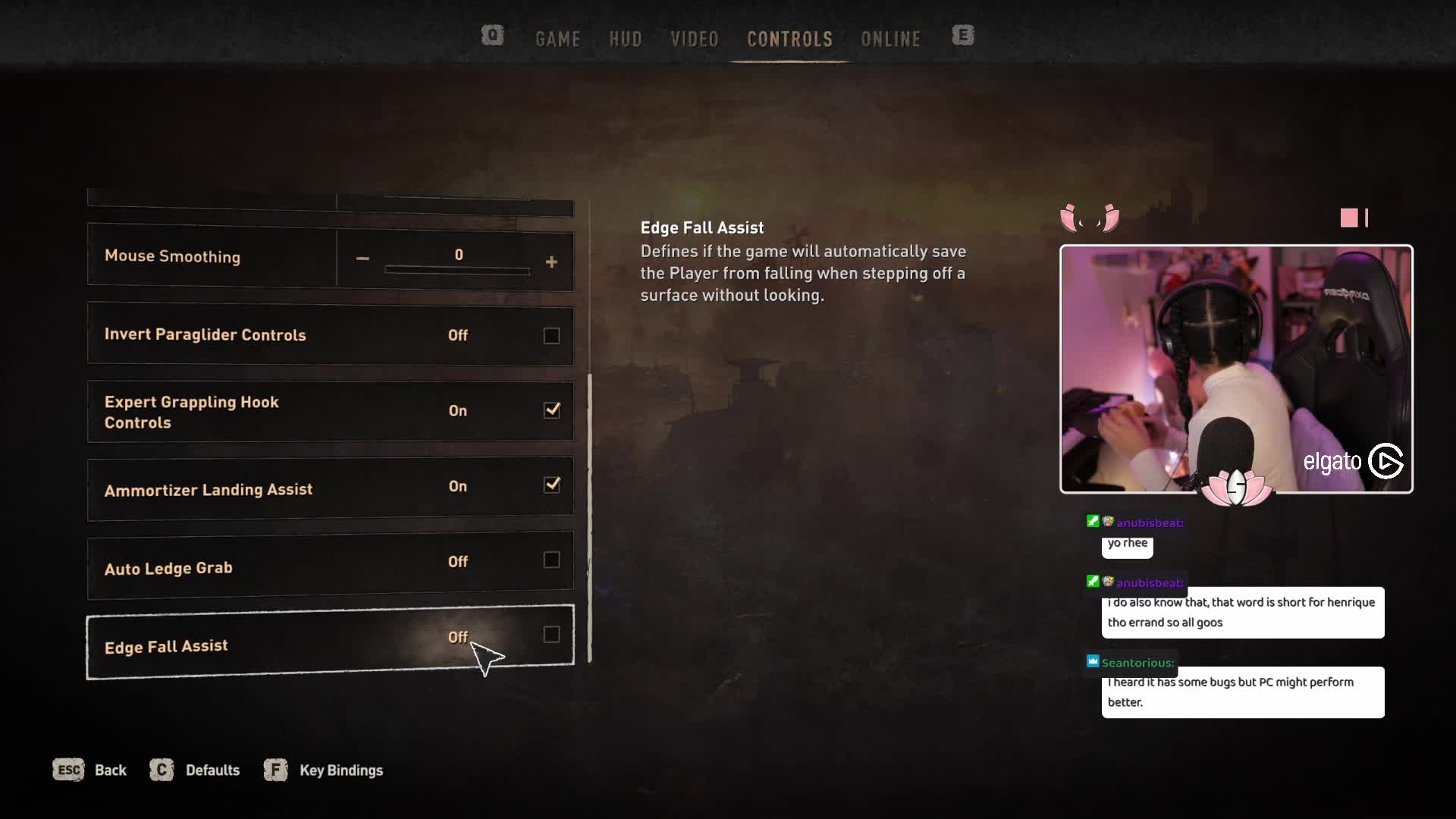Disable Ammortizer Landing Assist checkbox
Screen dimensions: 1456x819
coord(551,485)
